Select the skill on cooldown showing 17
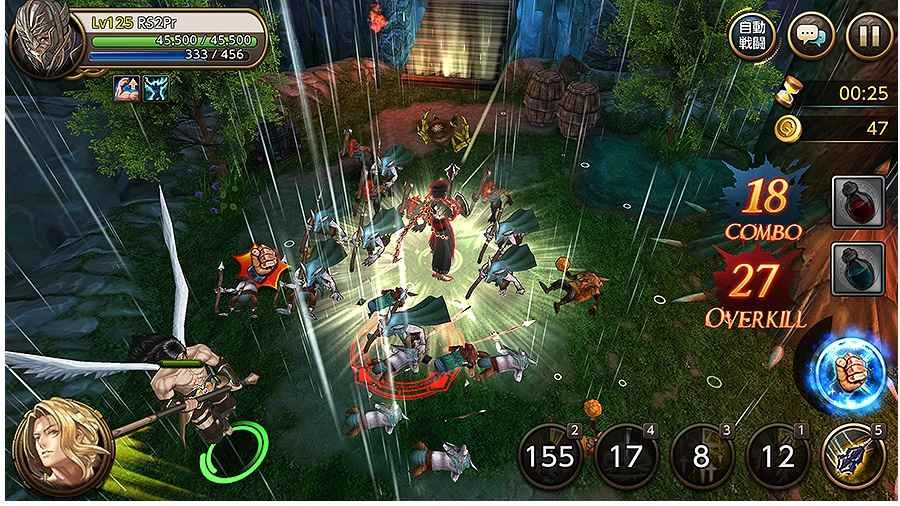Viewport: 900px width, 506px height. click(x=626, y=457)
